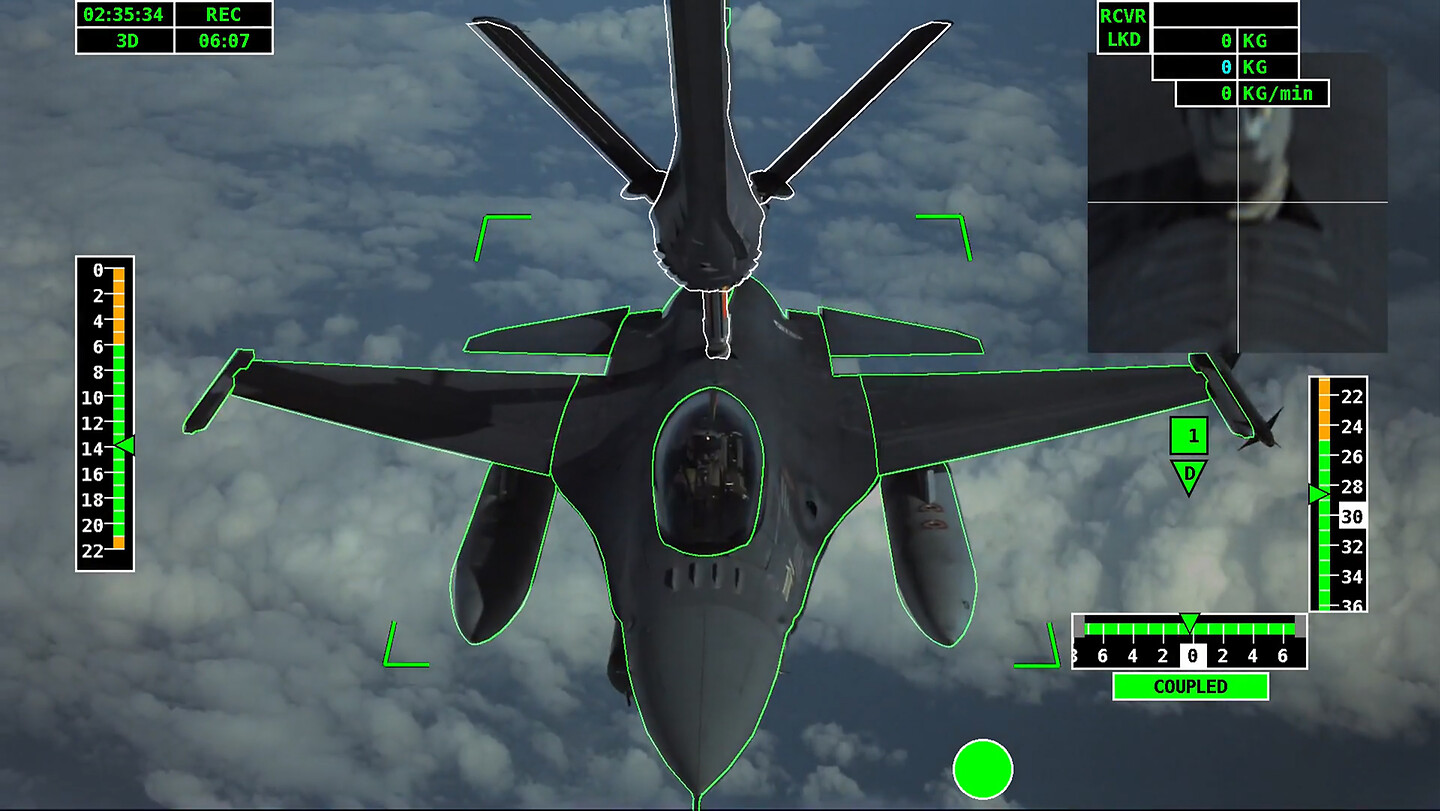Click the 02:35:34 mission clock display

pyautogui.click(x=122, y=16)
